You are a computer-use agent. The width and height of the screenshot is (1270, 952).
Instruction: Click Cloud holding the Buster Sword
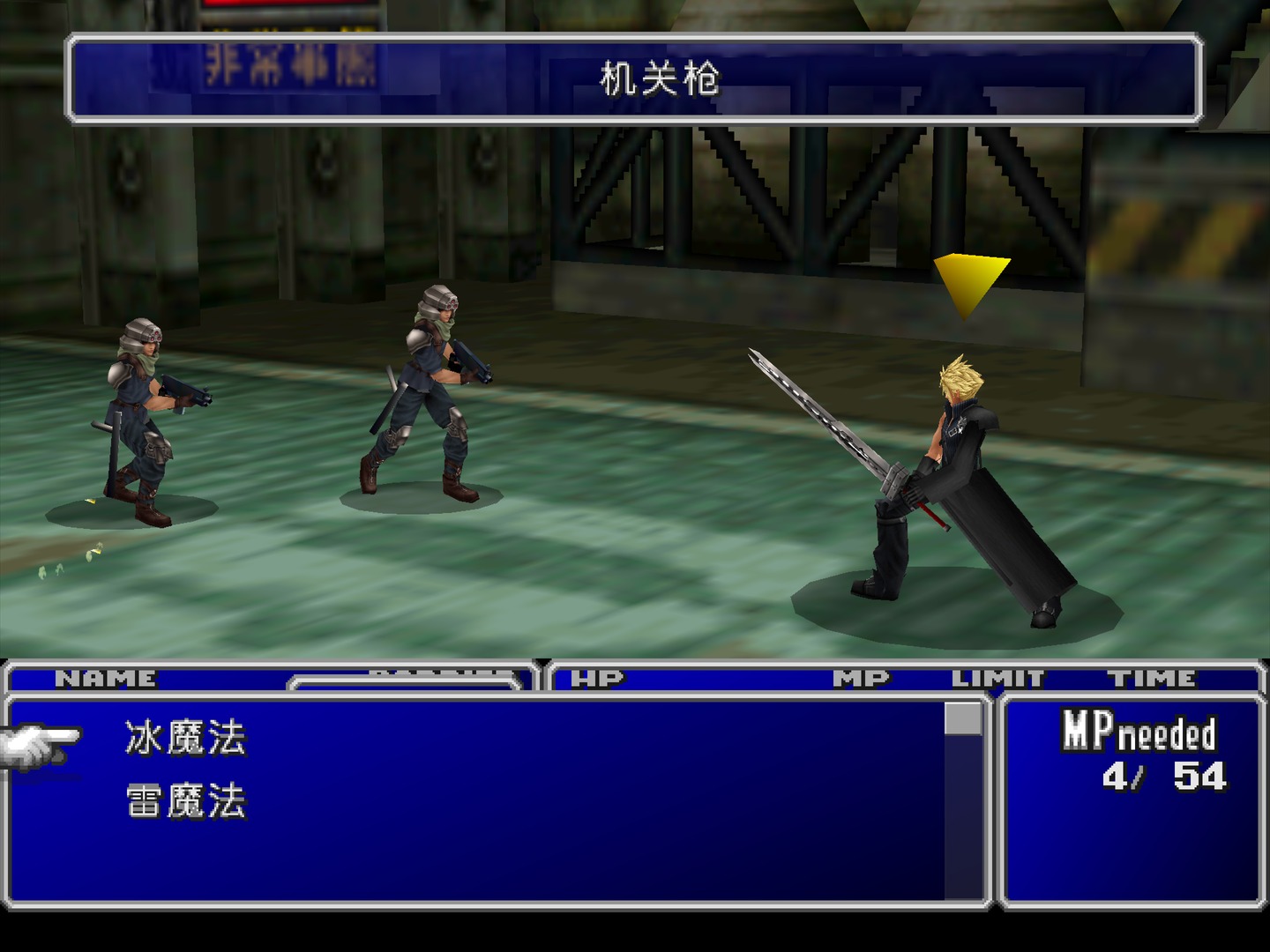click(x=961, y=476)
